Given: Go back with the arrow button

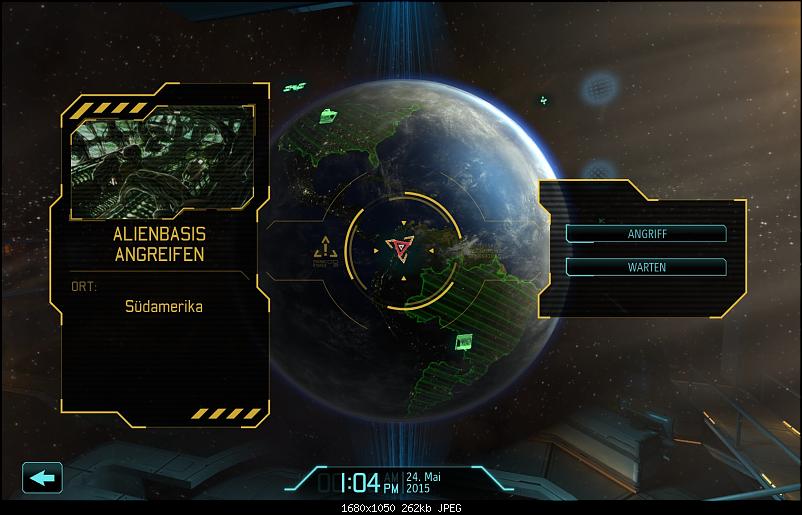Looking at the screenshot, I should [41, 478].
